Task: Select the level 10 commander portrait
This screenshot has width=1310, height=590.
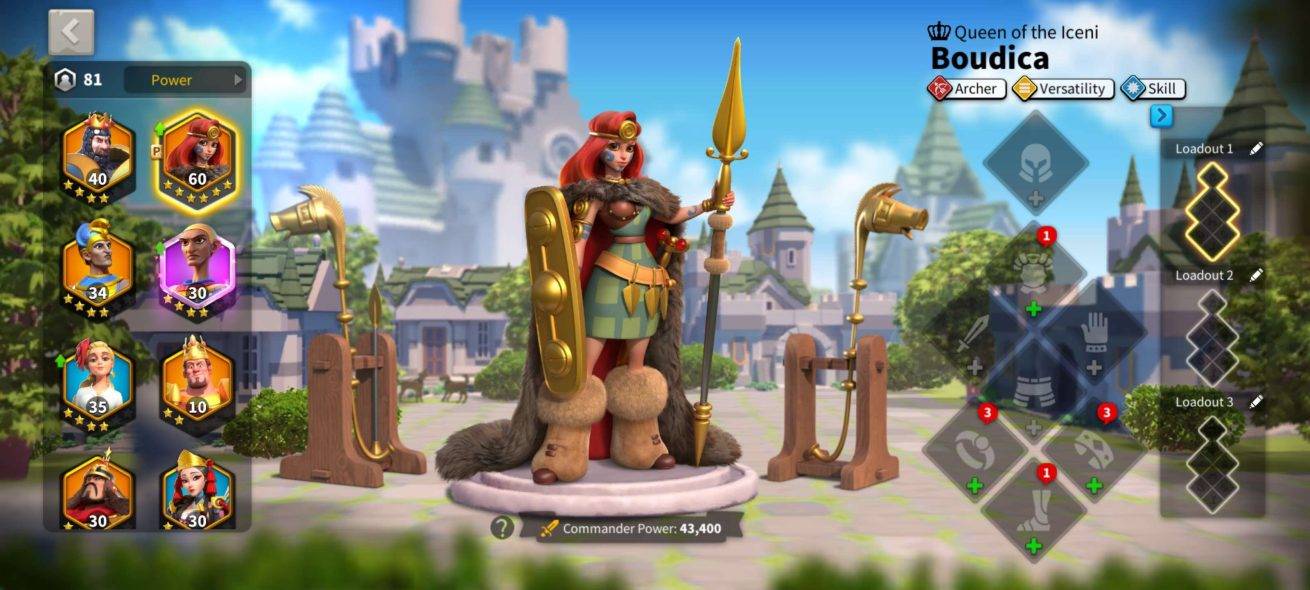Action: [x=197, y=380]
